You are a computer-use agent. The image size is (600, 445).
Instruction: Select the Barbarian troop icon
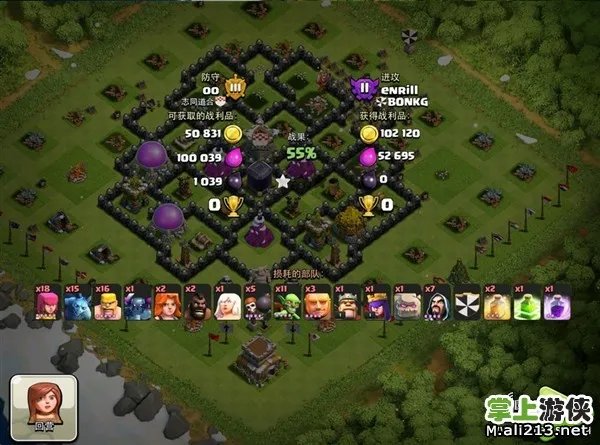coord(107,305)
